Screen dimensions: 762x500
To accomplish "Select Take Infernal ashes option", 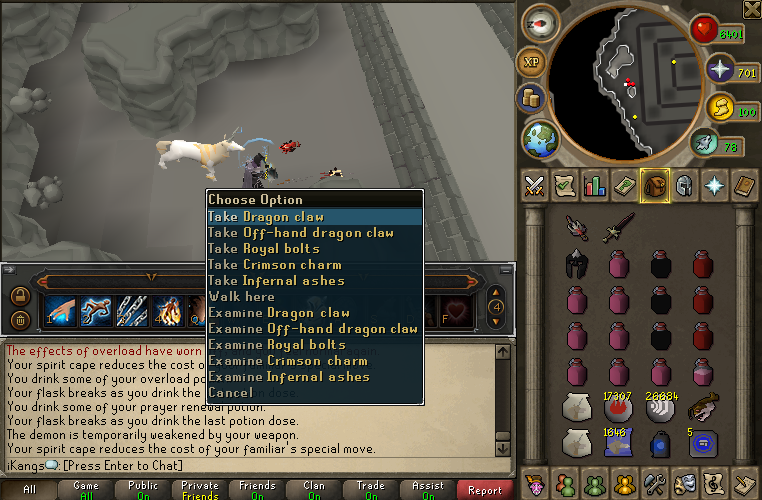I will point(275,281).
